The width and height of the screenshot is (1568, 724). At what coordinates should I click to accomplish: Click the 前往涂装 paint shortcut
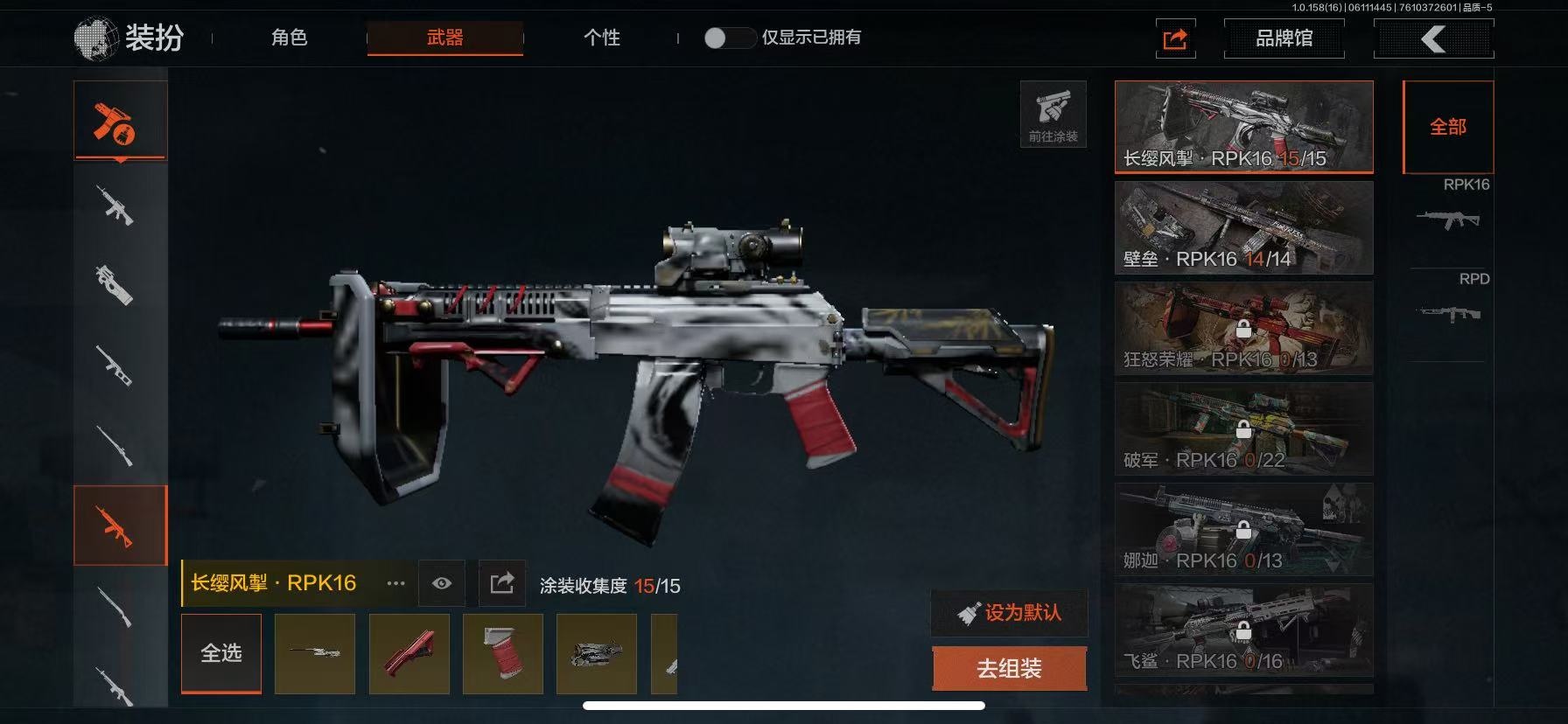[x=1053, y=115]
